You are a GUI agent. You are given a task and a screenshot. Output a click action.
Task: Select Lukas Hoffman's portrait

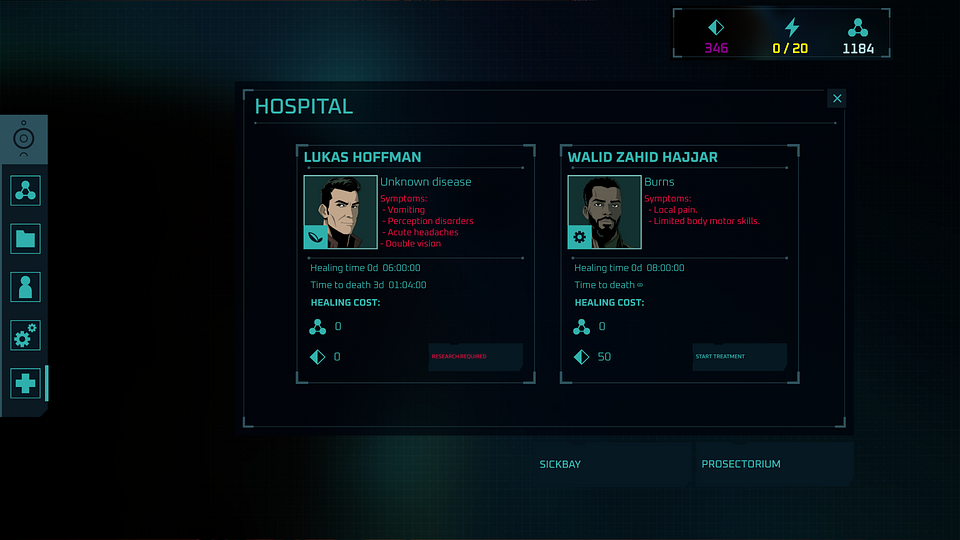click(340, 212)
